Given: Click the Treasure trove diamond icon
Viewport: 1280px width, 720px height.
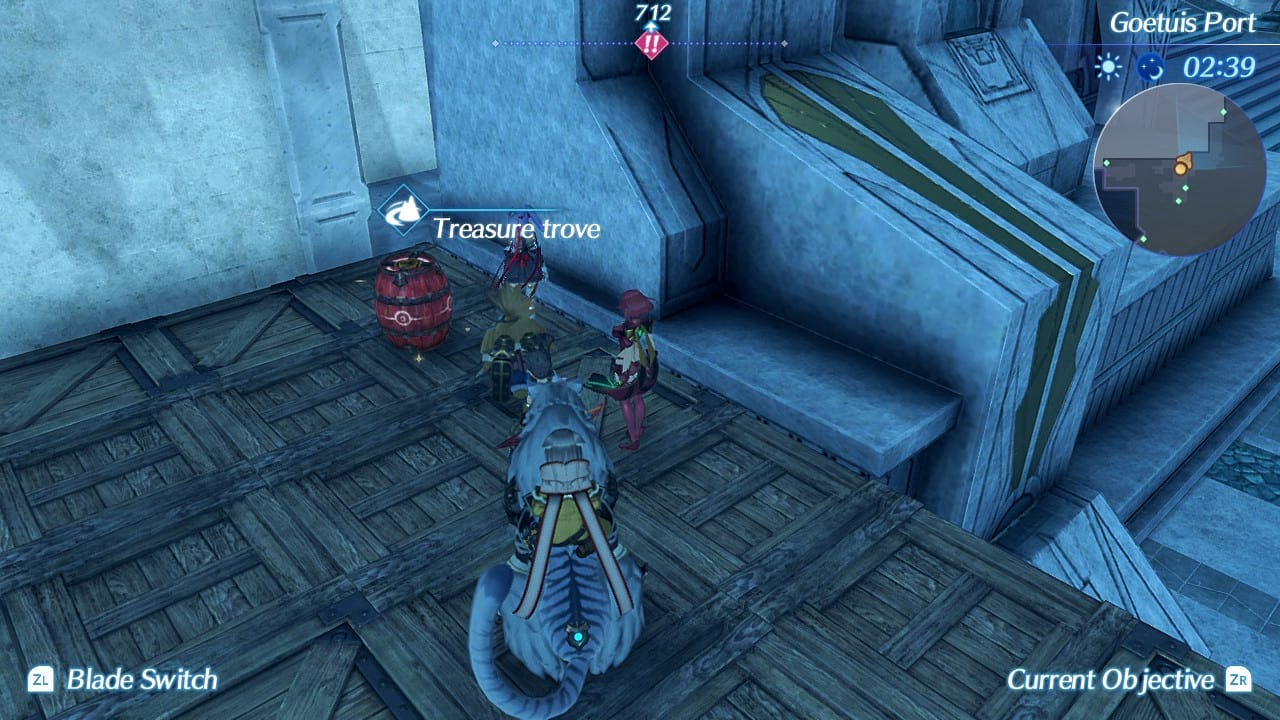Looking at the screenshot, I should click(404, 213).
